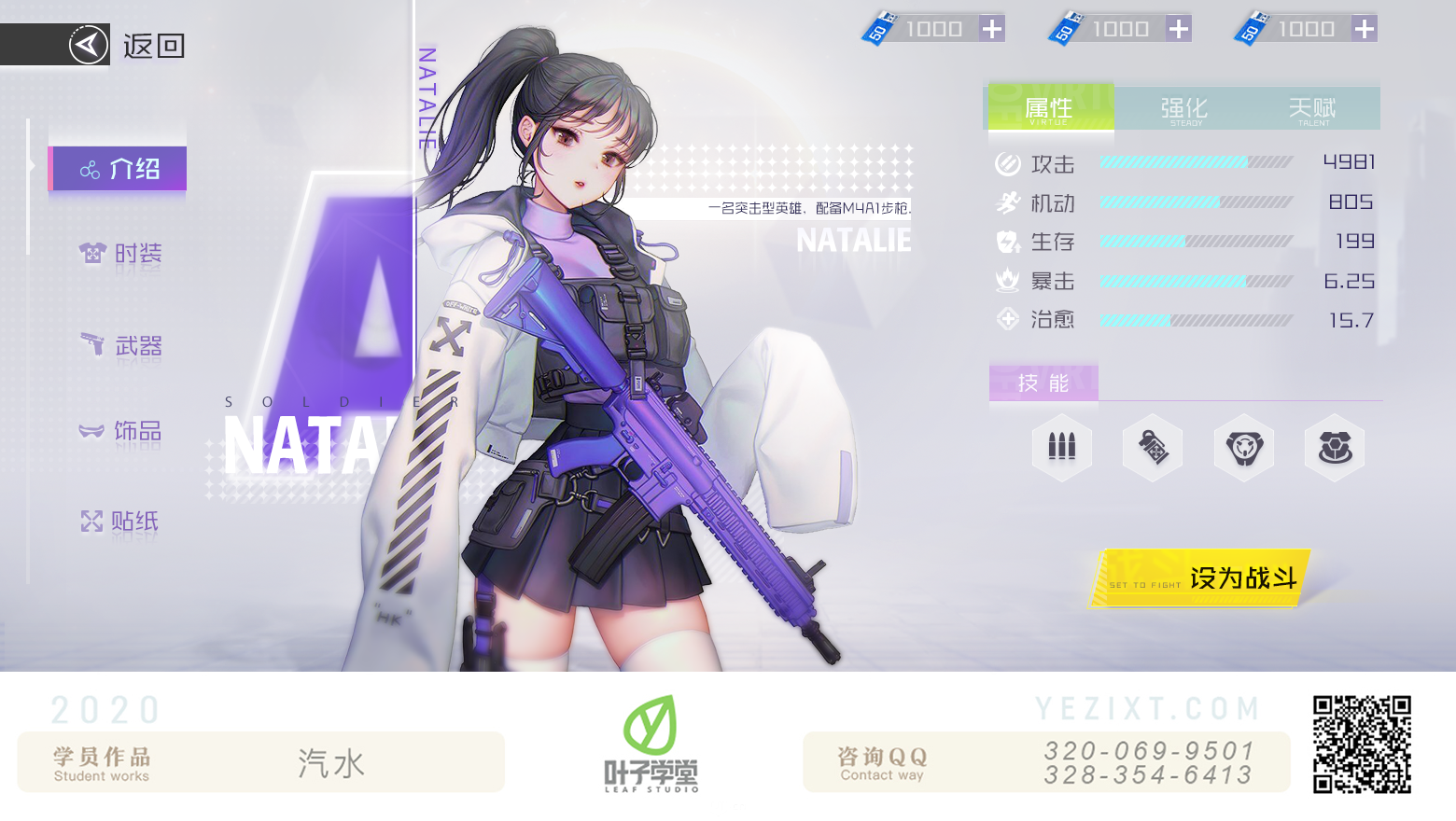Select the wolf head skill icon
The width and height of the screenshot is (1456, 821).
1244,448
